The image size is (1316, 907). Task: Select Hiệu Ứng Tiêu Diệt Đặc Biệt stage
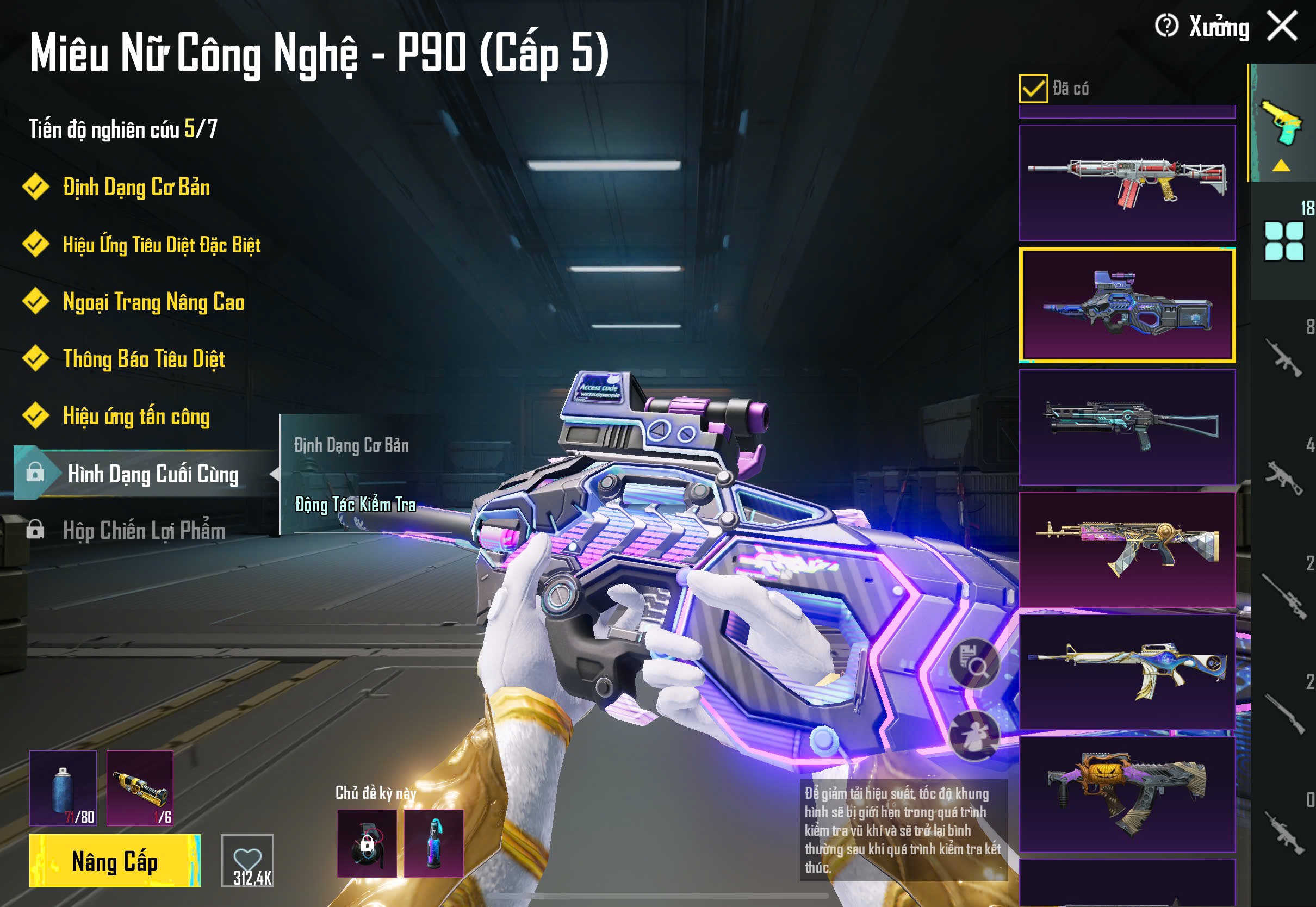162,245
